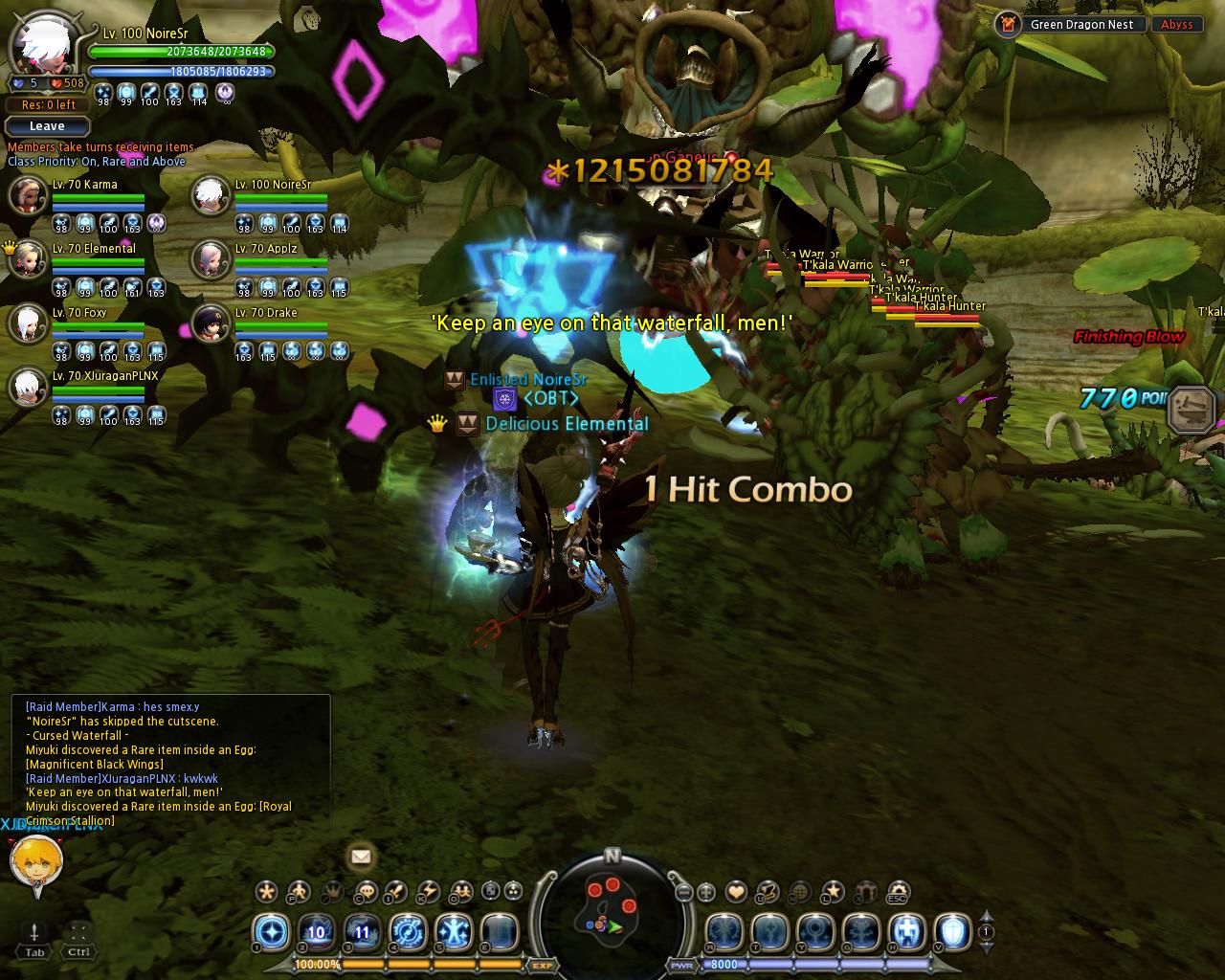Open the chat bubble community icon
1225x980 pixels.
pos(365,892)
